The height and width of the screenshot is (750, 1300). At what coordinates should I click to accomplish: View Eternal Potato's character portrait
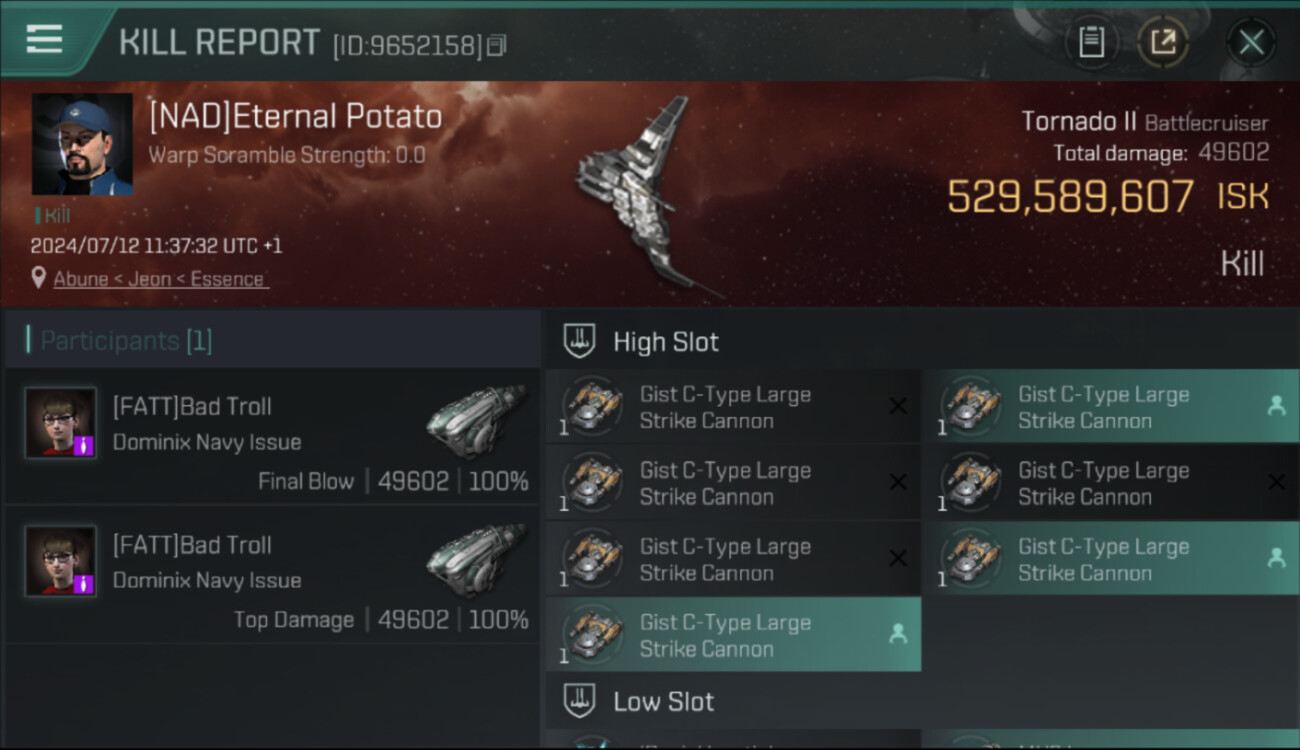tap(82, 144)
